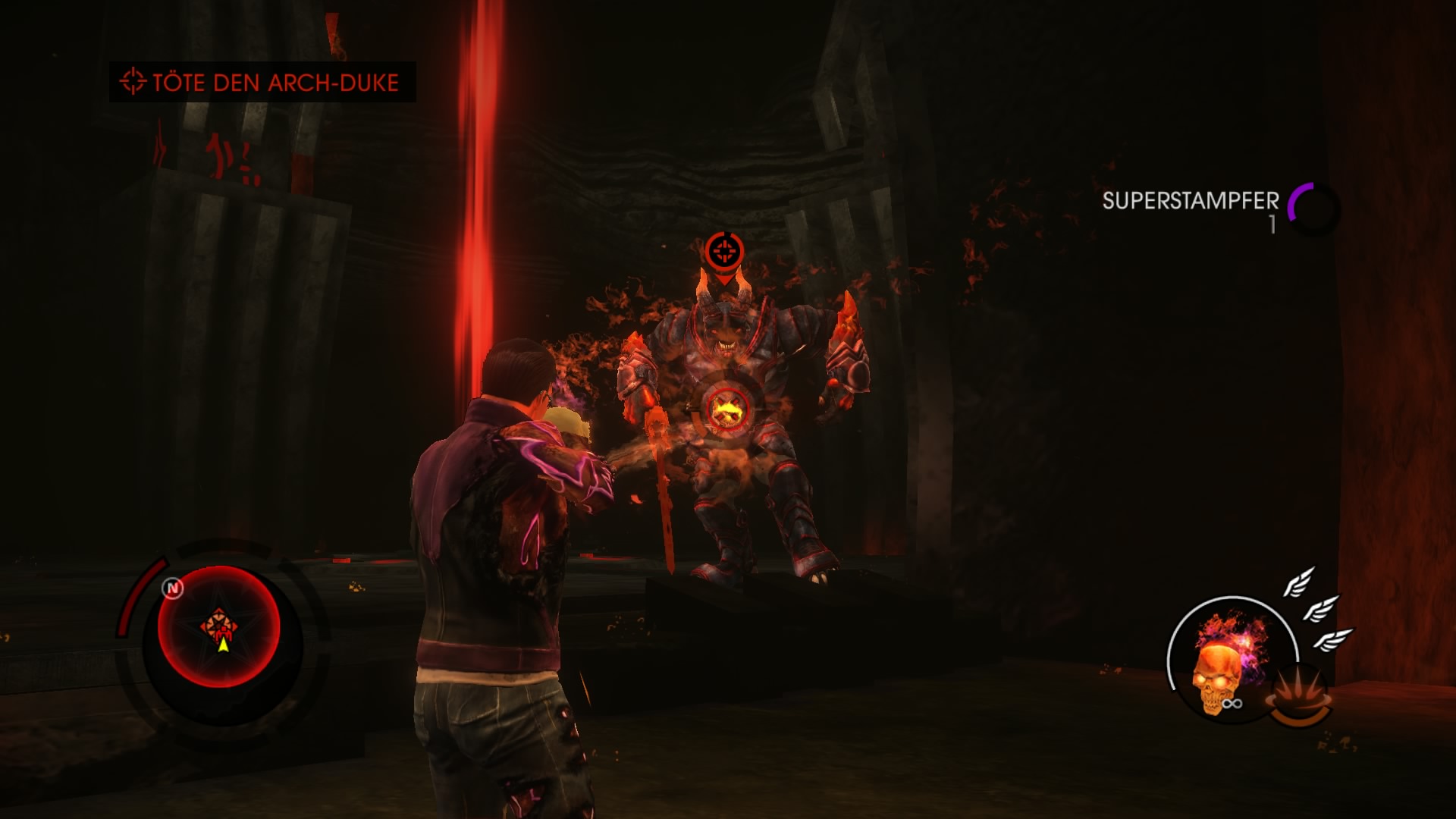Image resolution: width=1456 pixels, height=819 pixels.
Task: Click the Töte den Arch-Duke objective tracker
Action: (262, 82)
